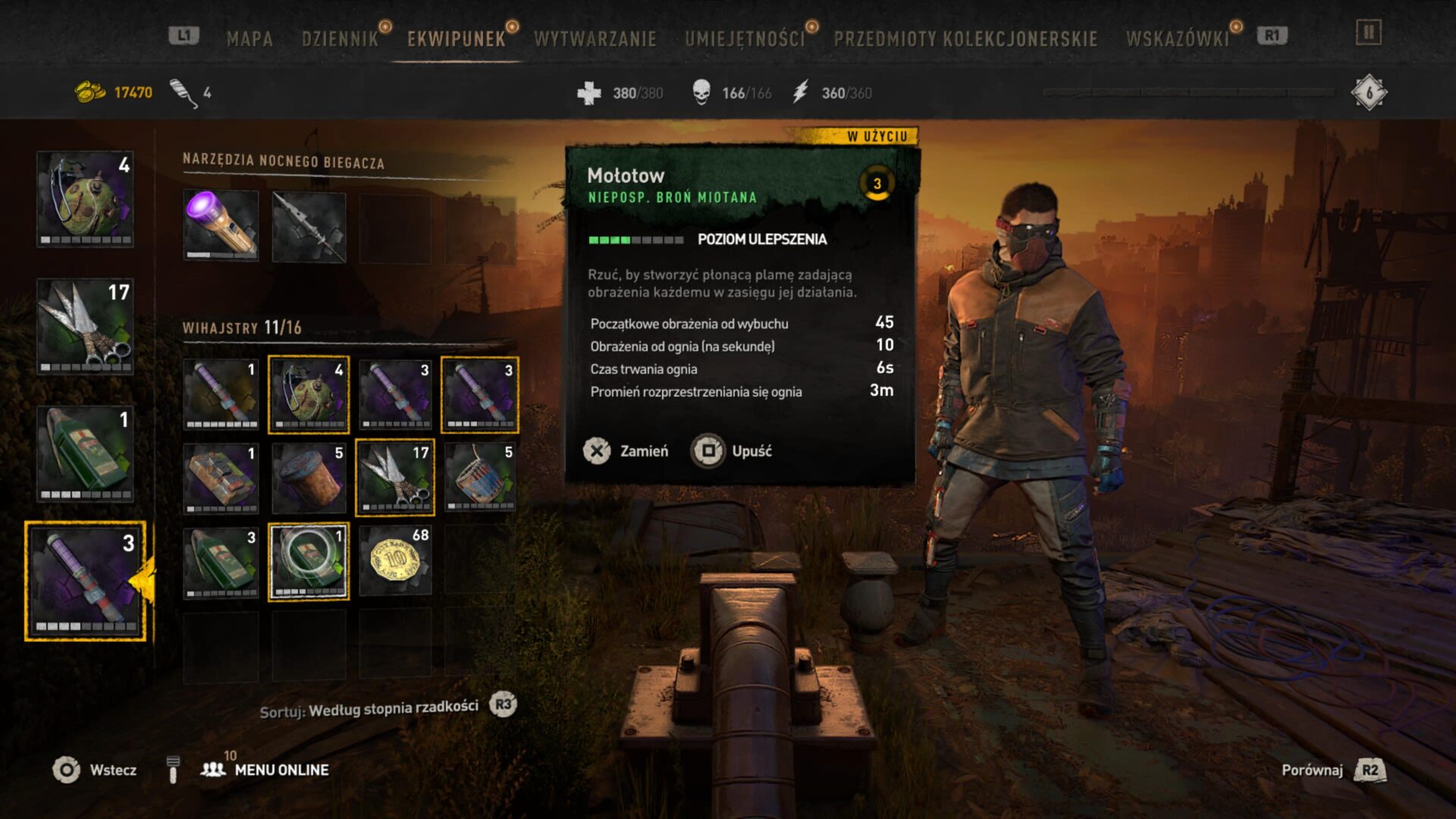Switch to the Mapa tab
Screen dimensions: 1456x819
249,39
